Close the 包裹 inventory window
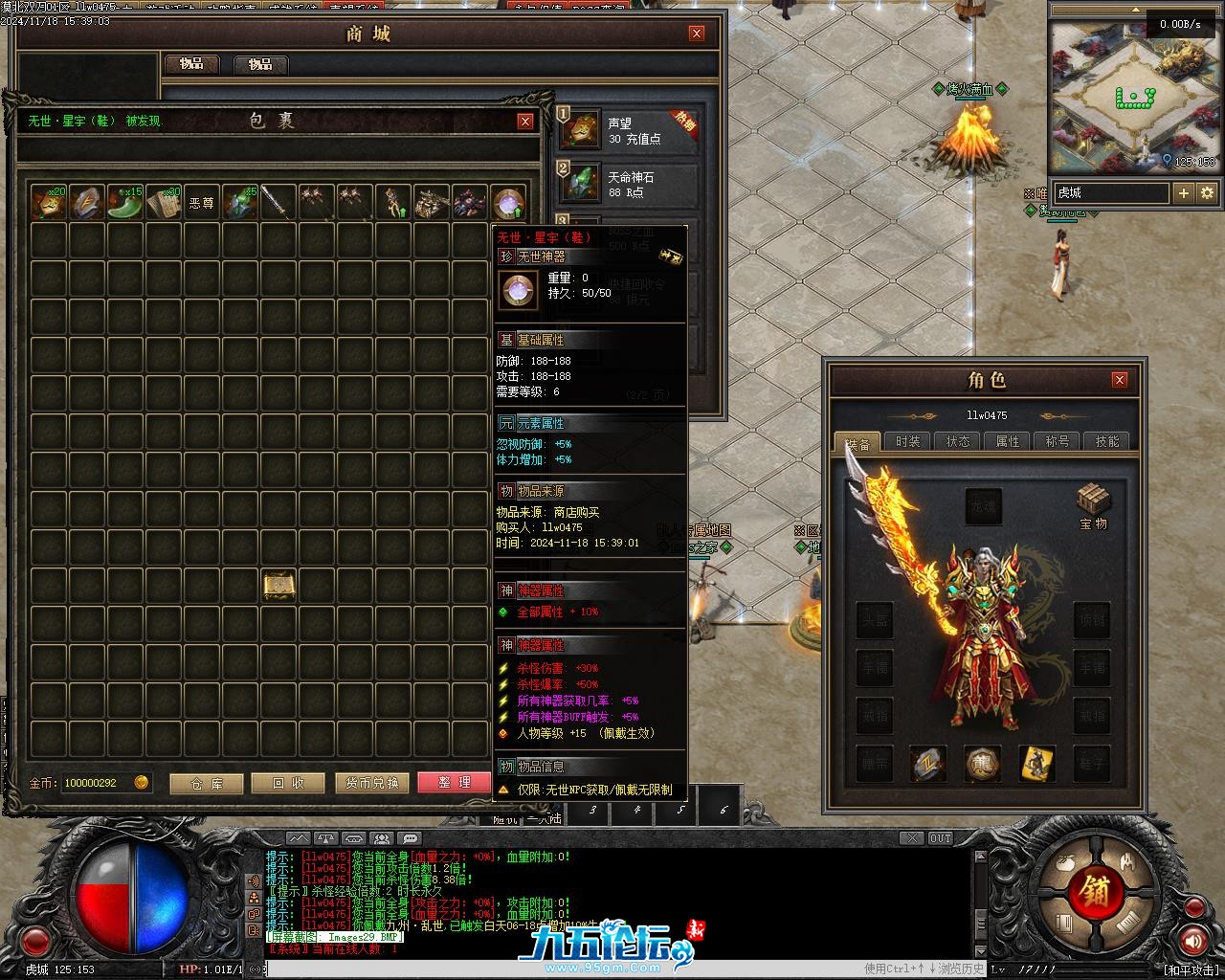 tap(525, 122)
